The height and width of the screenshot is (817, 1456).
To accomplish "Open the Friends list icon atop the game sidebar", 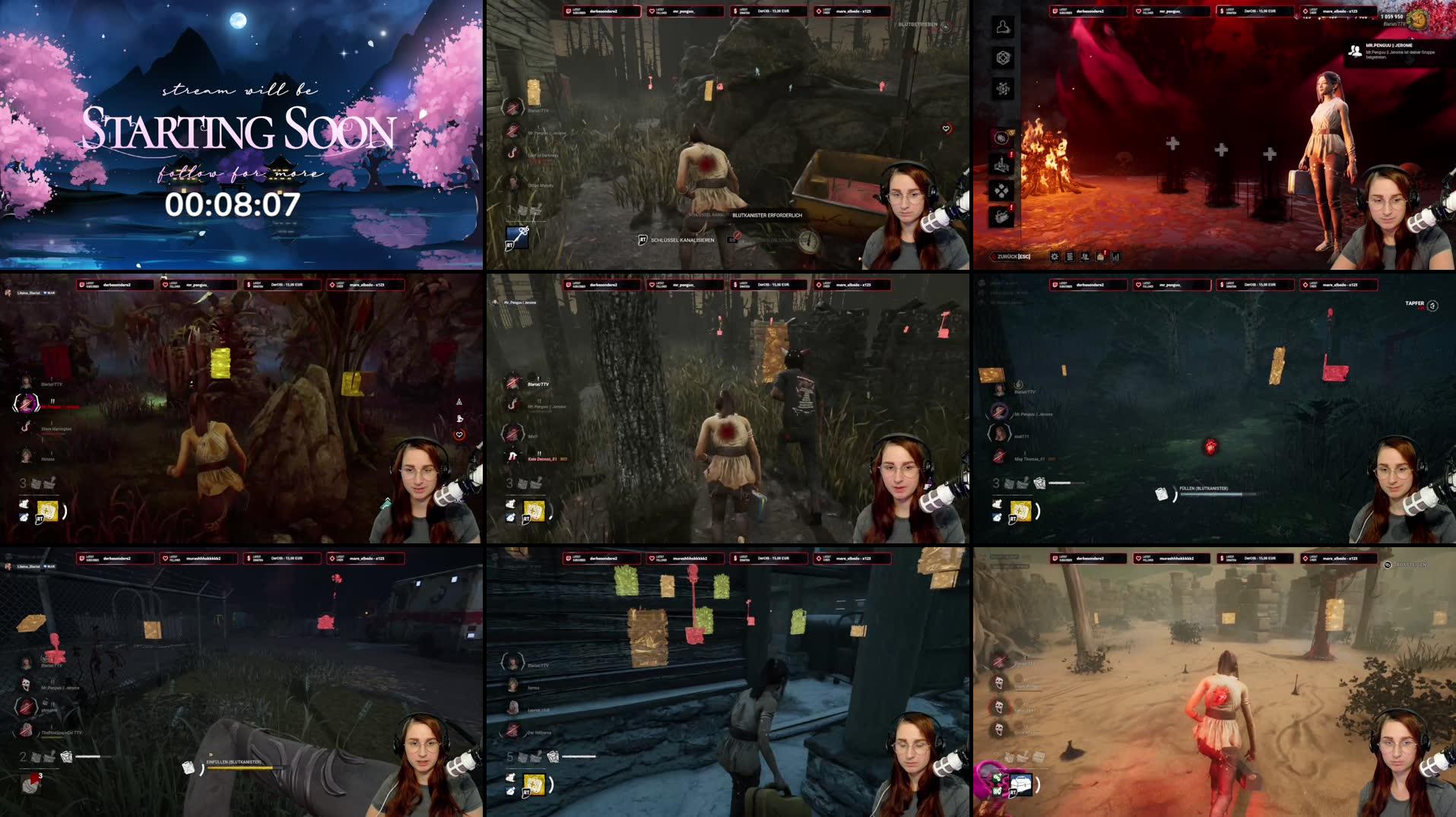I will point(1004,26).
